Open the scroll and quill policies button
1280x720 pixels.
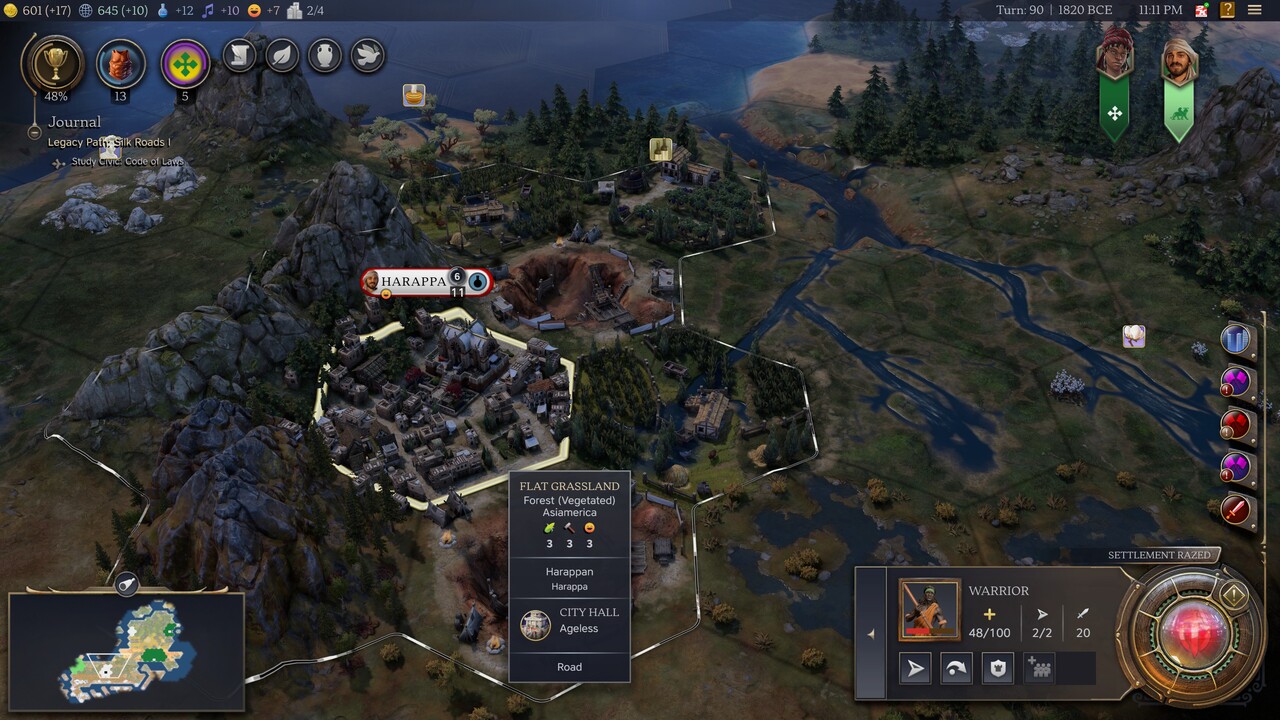click(240, 56)
